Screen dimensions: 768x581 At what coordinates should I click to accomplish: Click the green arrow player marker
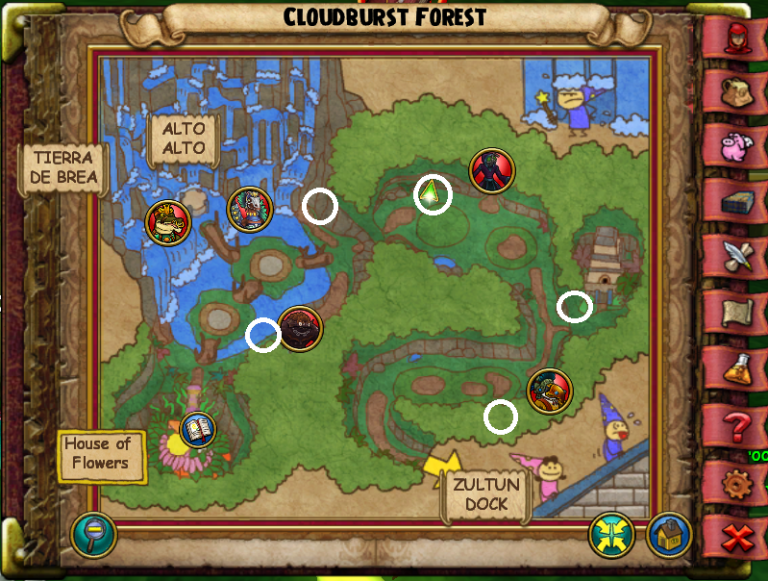(x=432, y=195)
